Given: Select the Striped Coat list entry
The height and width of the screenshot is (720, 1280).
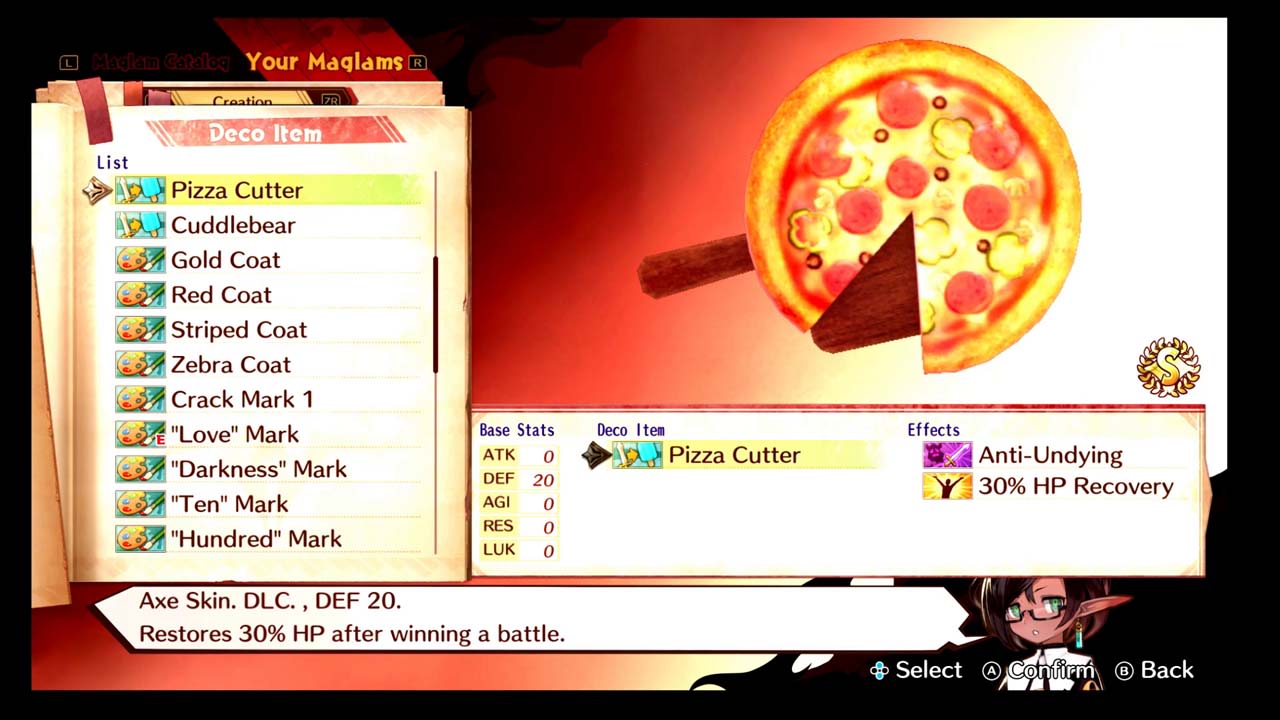Looking at the screenshot, I should pyautogui.click(x=239, y=329).
